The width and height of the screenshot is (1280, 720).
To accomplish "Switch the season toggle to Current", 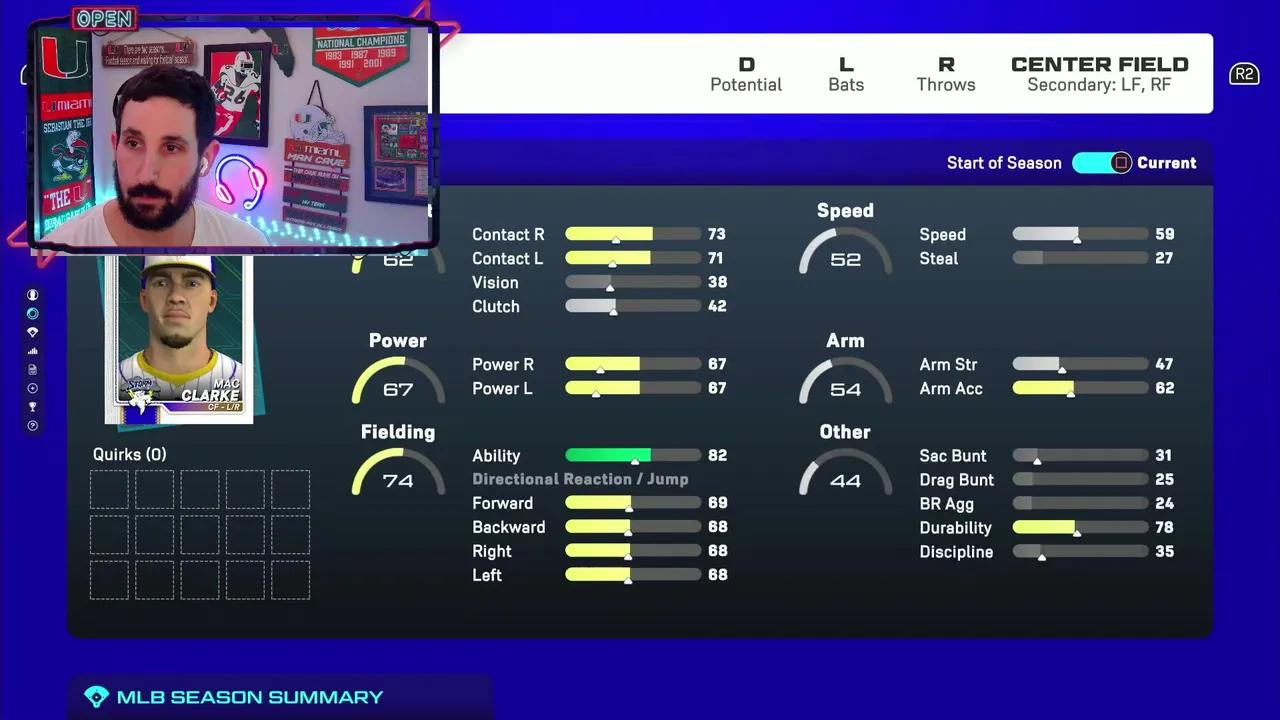I will coord(1102,163).
